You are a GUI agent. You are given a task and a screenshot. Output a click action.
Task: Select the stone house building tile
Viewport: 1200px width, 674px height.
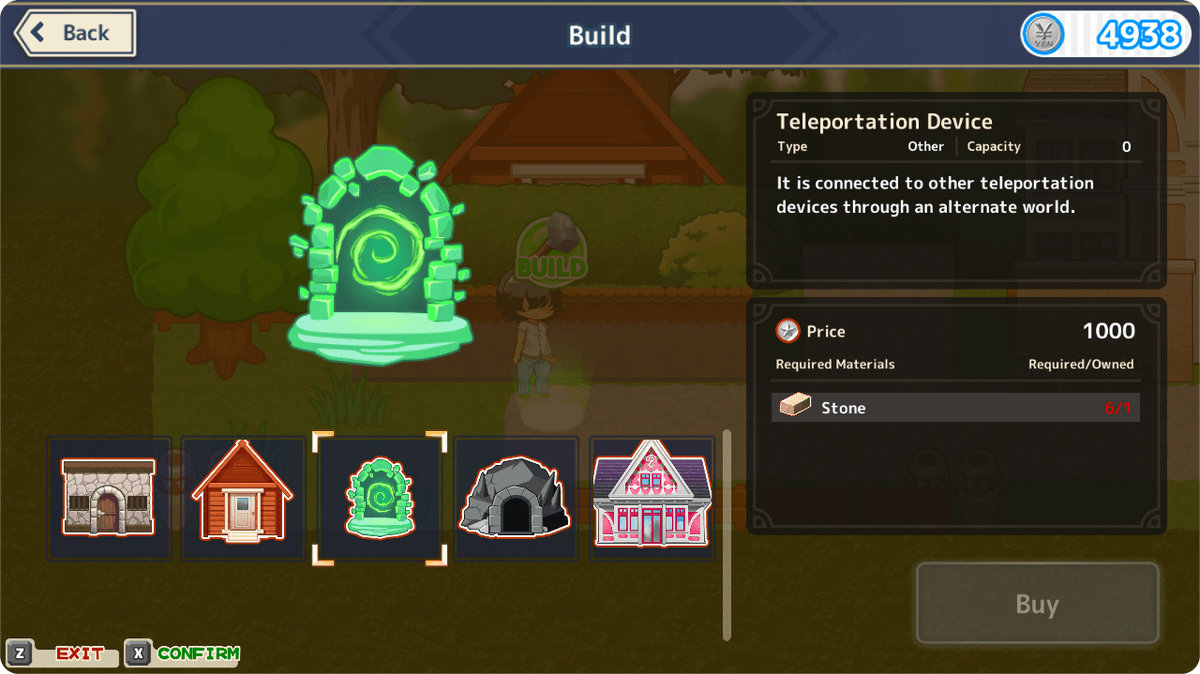coord(109,497)
